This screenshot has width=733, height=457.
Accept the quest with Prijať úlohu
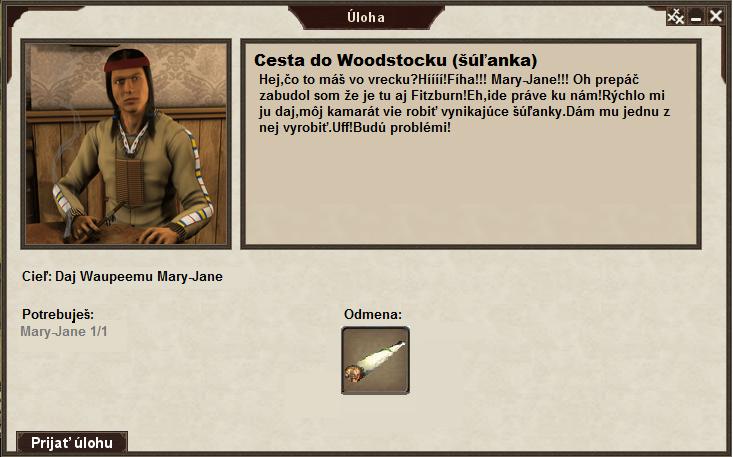click(72, 442)
